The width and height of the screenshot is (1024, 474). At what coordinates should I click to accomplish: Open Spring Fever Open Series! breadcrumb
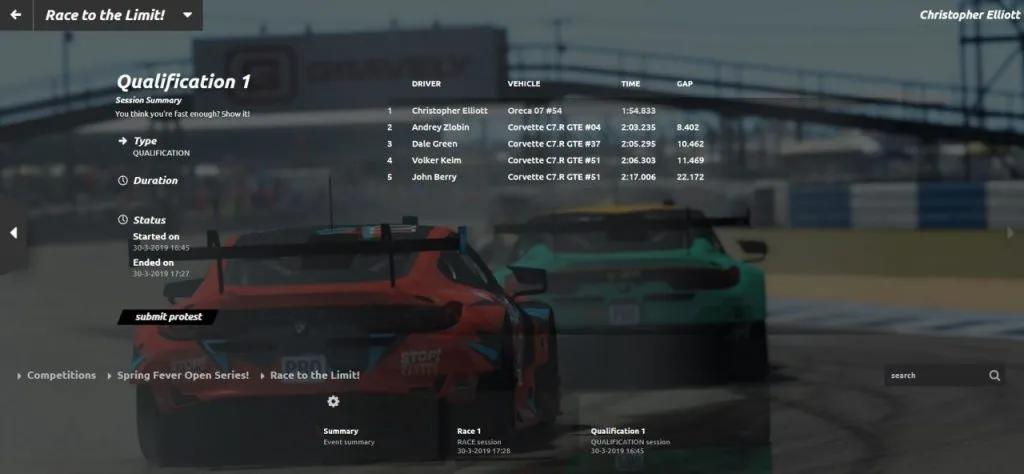pos(182,376)
